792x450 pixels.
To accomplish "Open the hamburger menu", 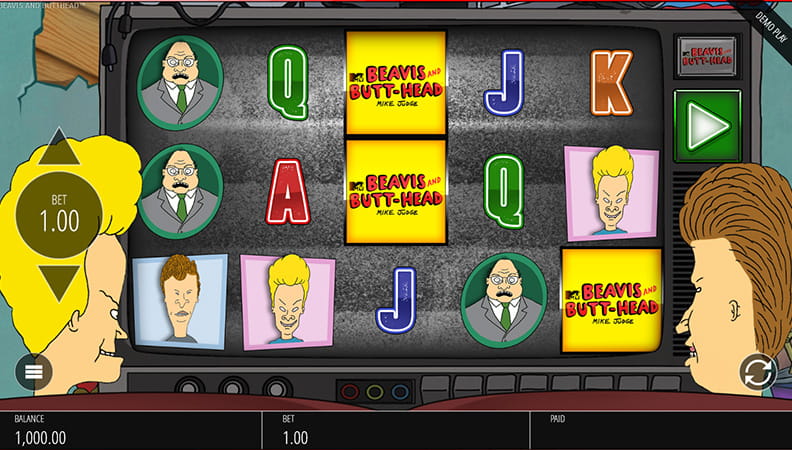I will point(33,372).
